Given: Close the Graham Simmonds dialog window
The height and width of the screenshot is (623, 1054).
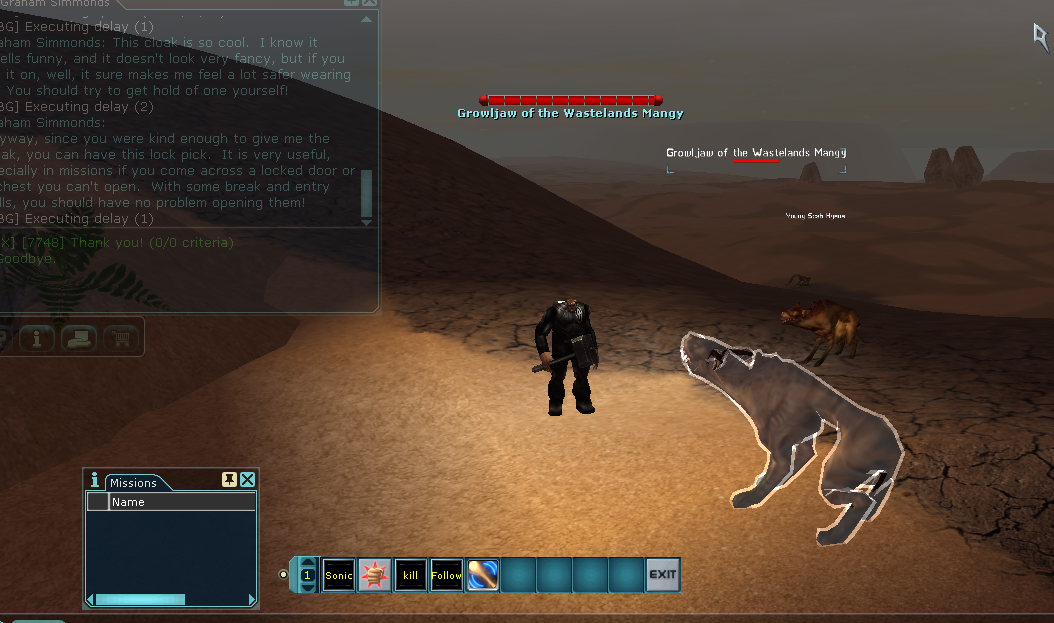Looking at the screenshot, I should [368, 3].
